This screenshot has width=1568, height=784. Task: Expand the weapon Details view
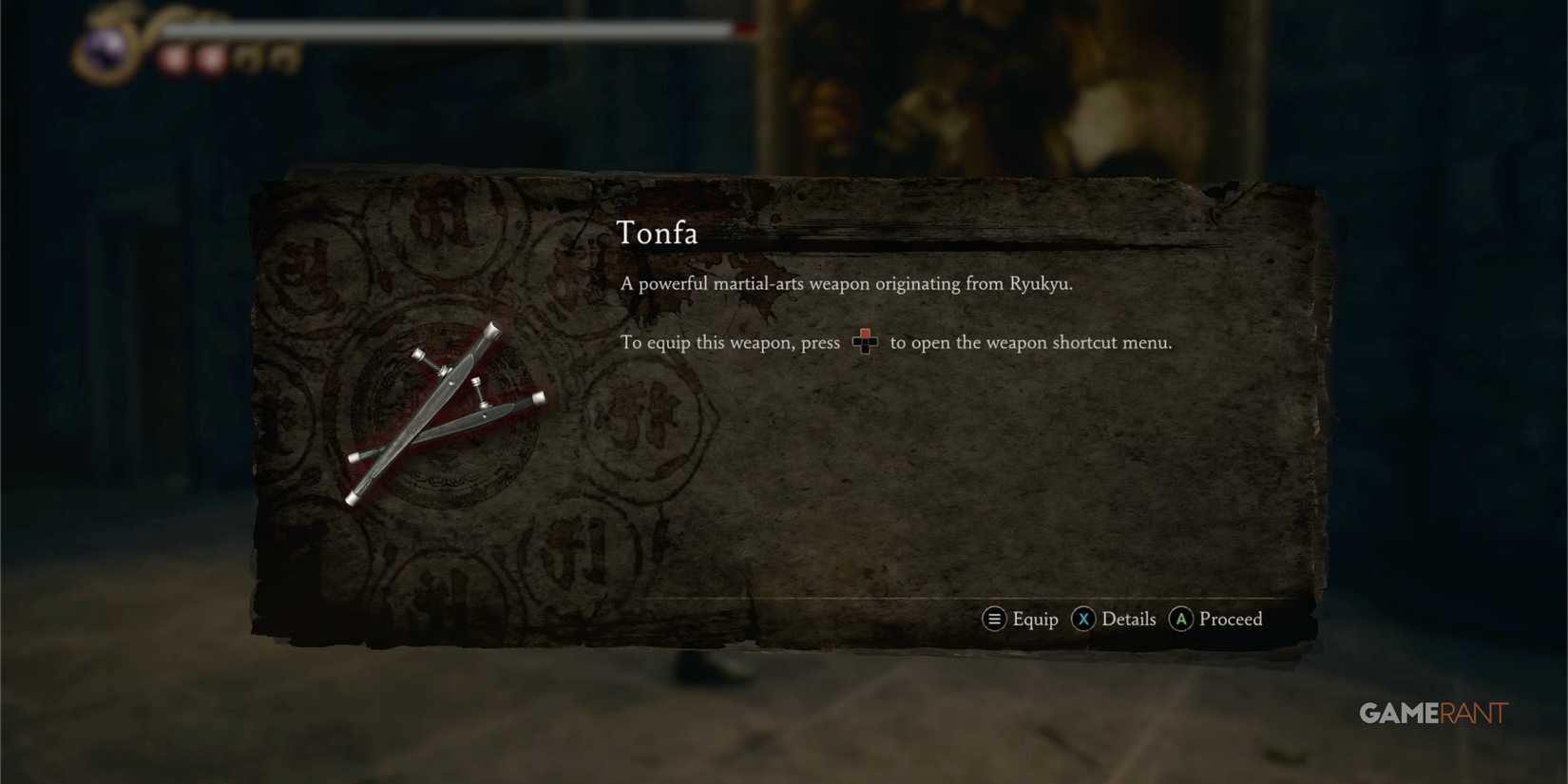pos(1129,619)
